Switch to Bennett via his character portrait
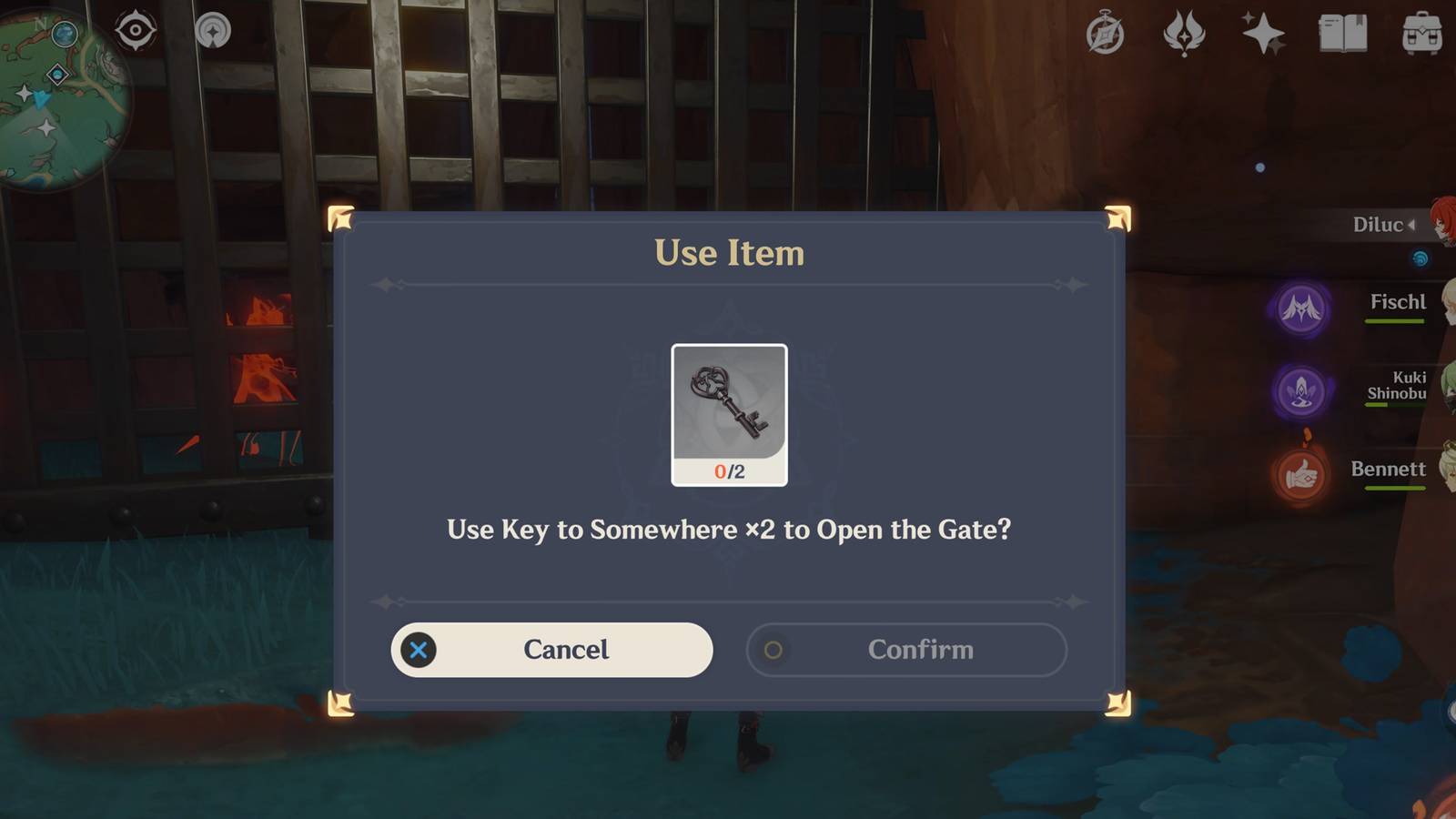 [x=1447, y=464]
